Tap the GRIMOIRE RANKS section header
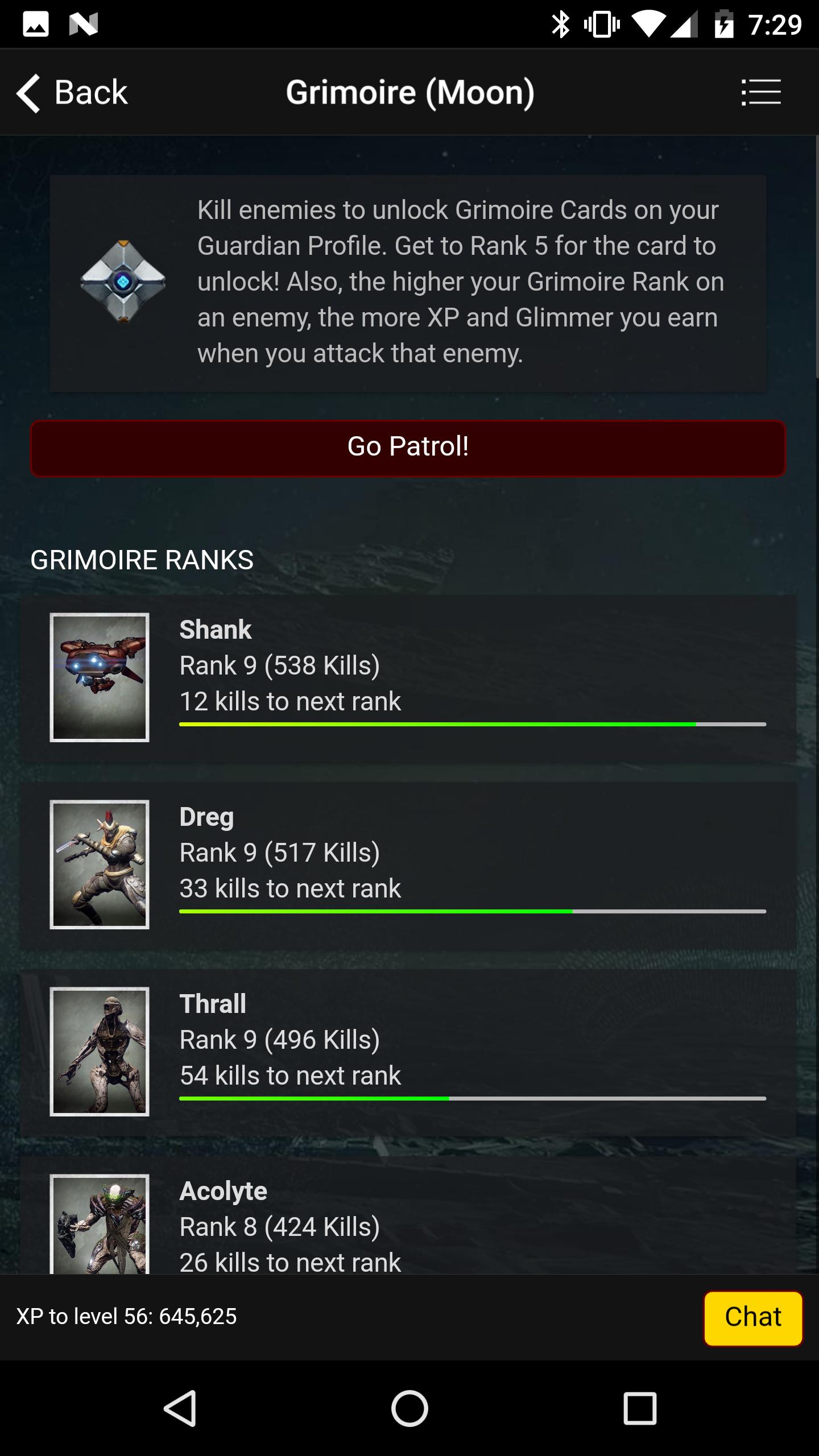This screenshot has width=819, height=1456. coord(142,560)
